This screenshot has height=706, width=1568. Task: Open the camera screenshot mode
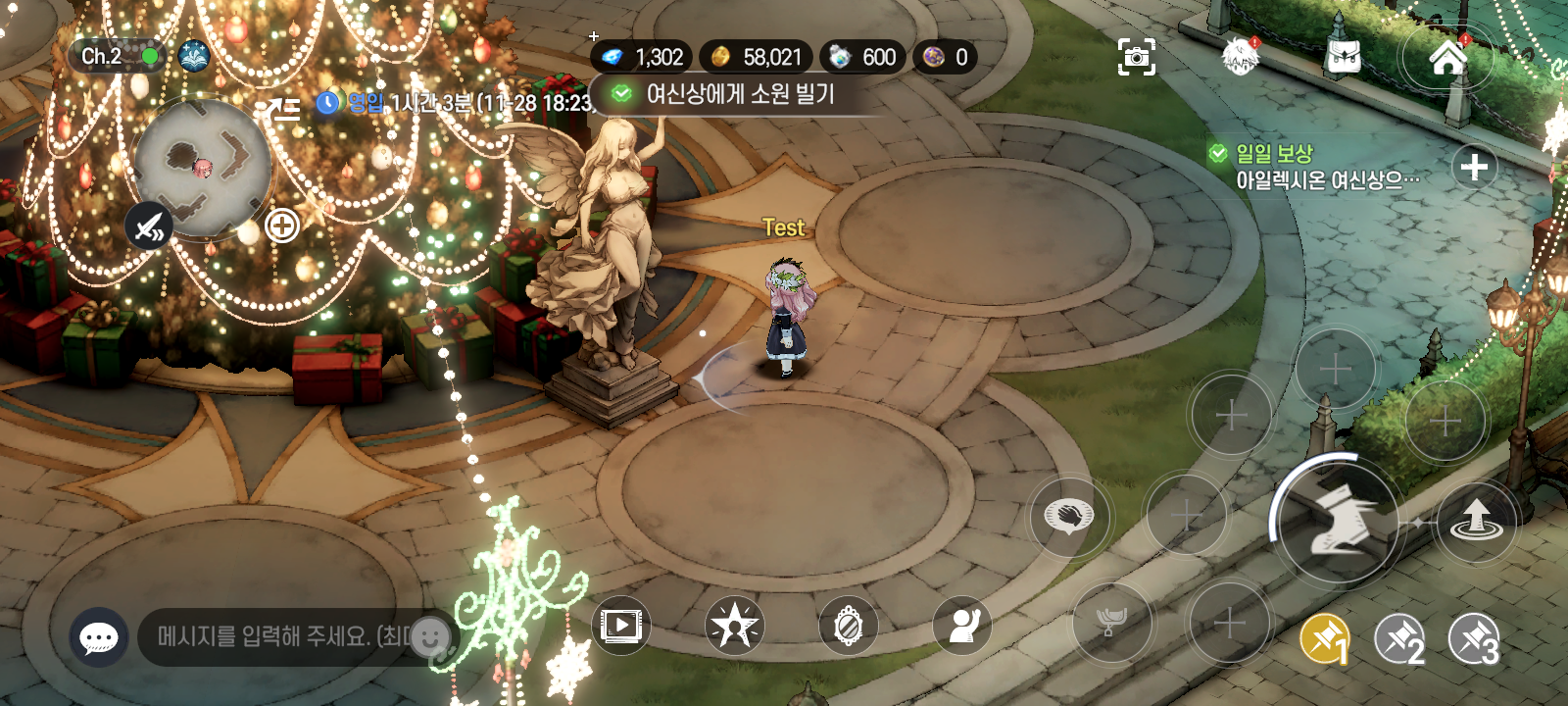pyautogui.click(x=1136, y=57)
